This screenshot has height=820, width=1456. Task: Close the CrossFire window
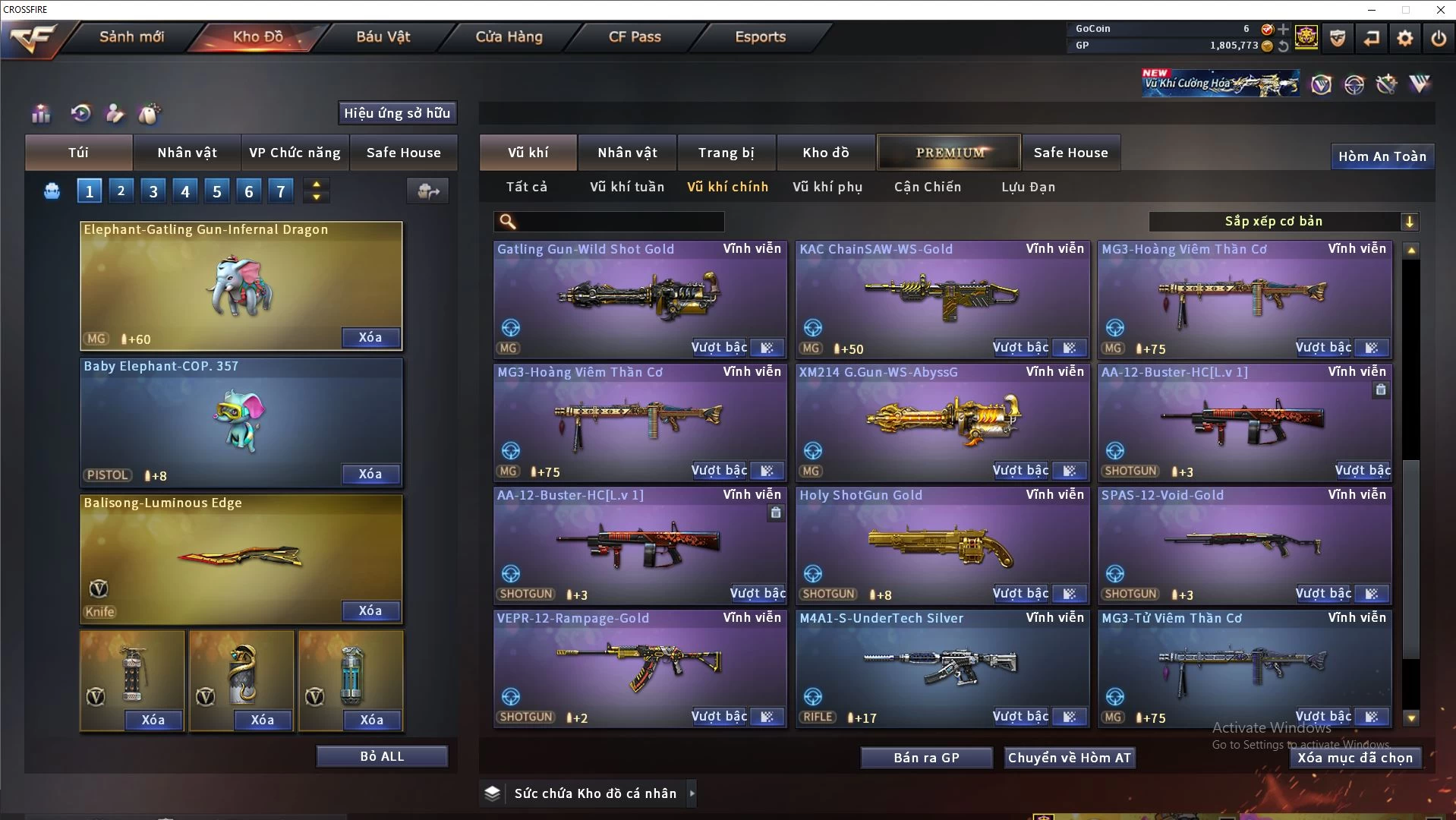1440,10
